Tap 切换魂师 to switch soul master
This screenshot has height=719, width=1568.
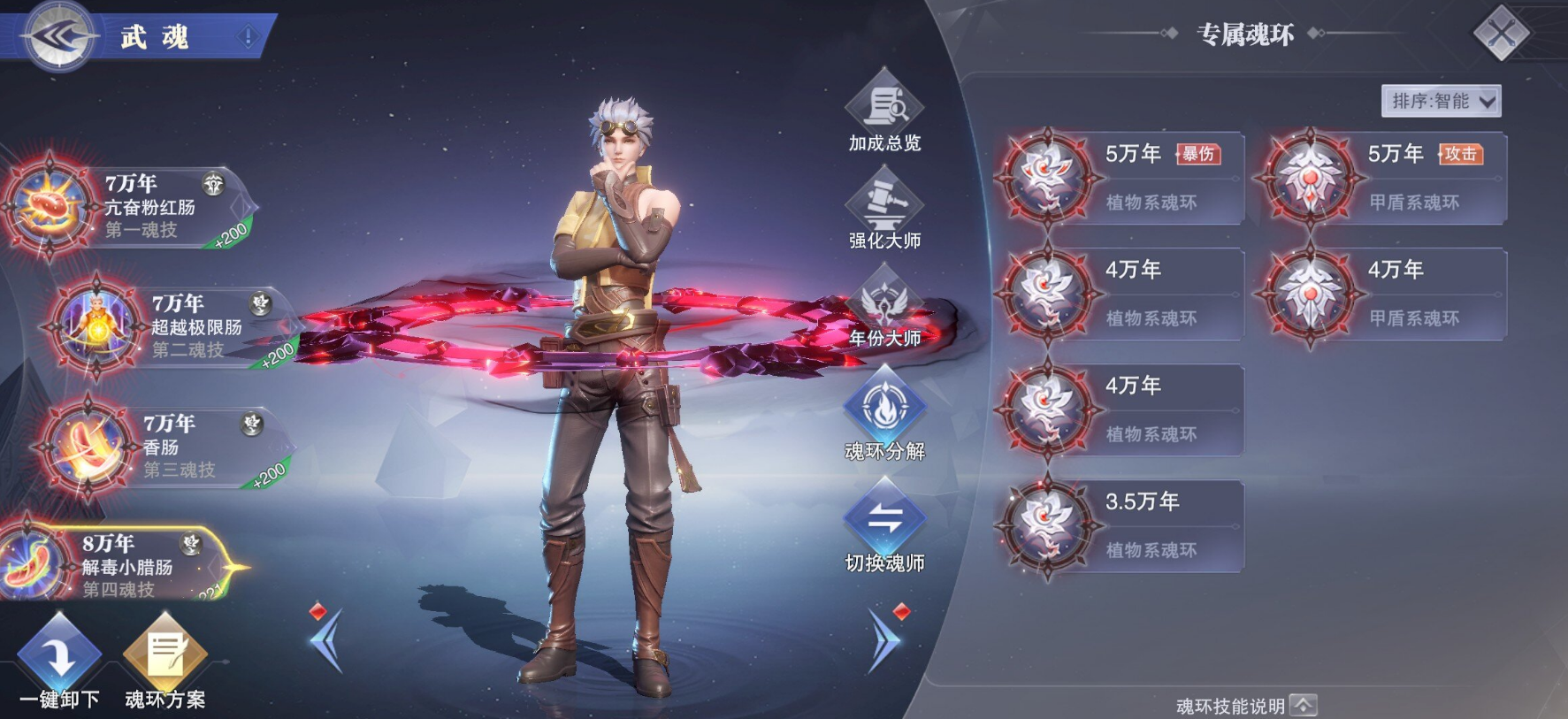pos(884,526)
